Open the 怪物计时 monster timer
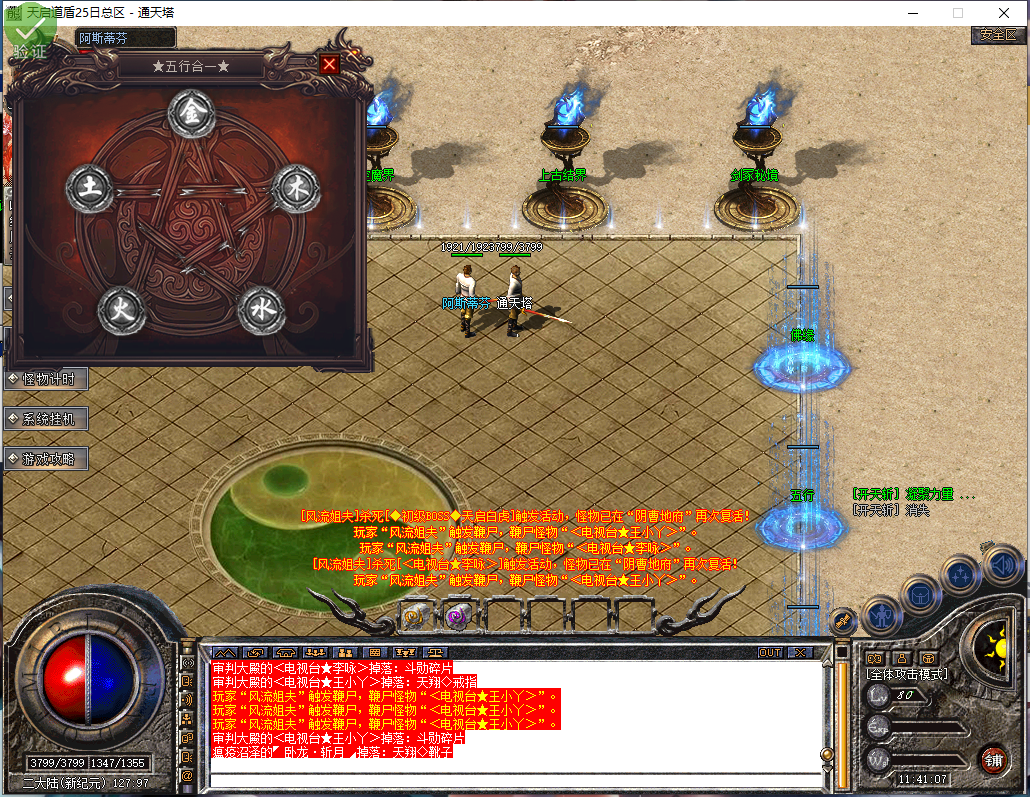 click(48, 379)
